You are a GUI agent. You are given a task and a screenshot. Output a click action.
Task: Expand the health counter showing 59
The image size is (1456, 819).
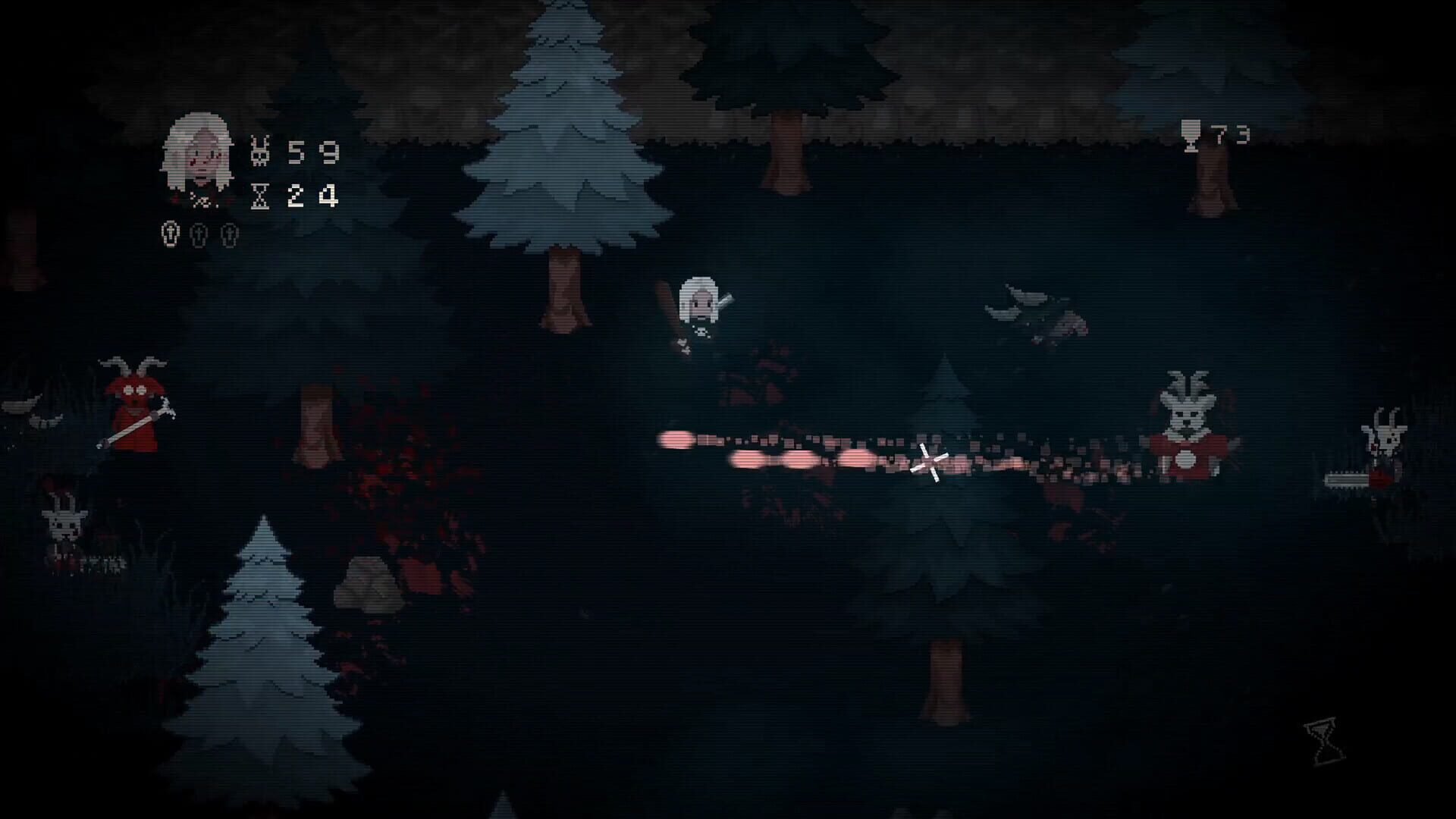[x=313, y=152]
